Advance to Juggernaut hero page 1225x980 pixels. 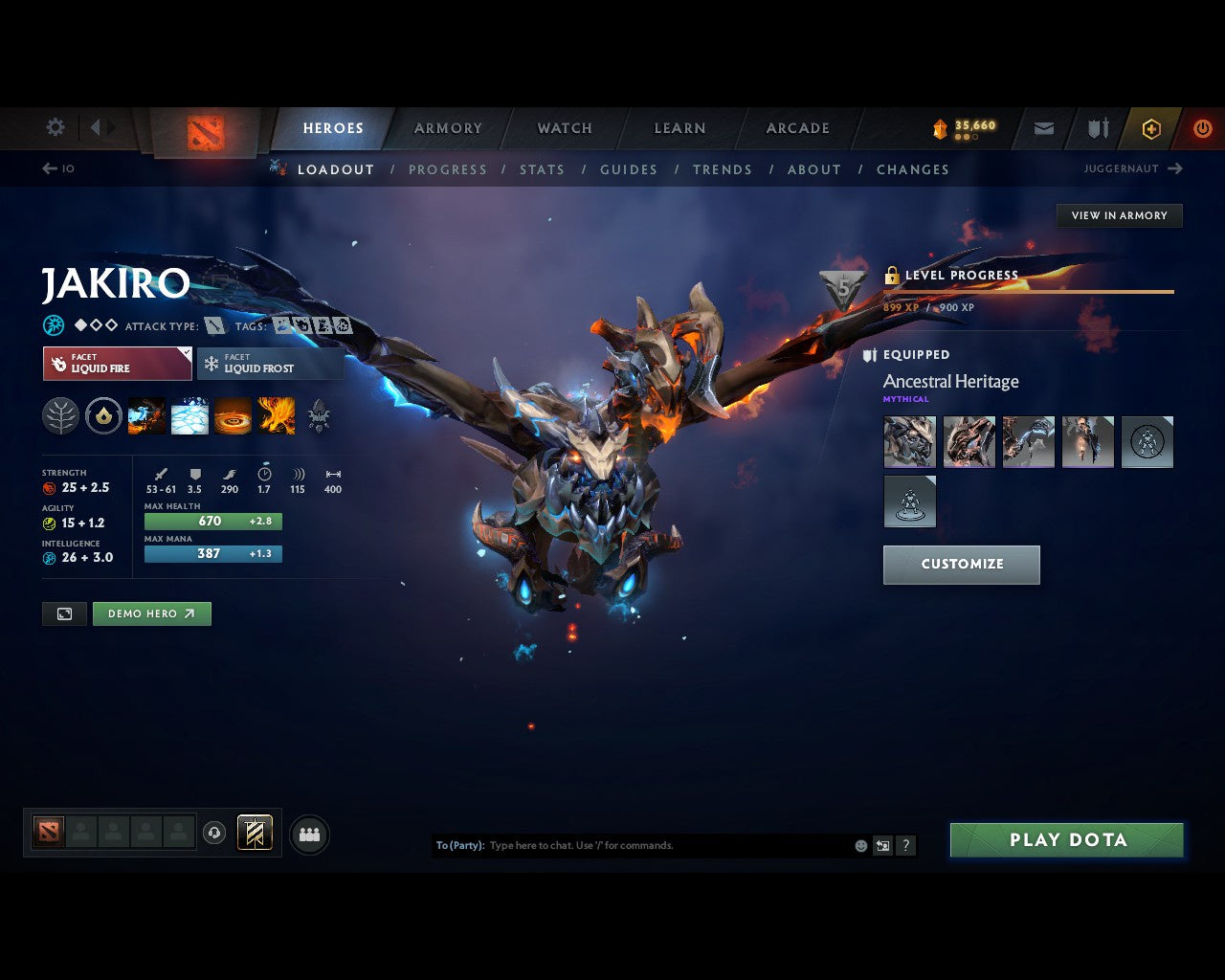(x=1134, y=168)
